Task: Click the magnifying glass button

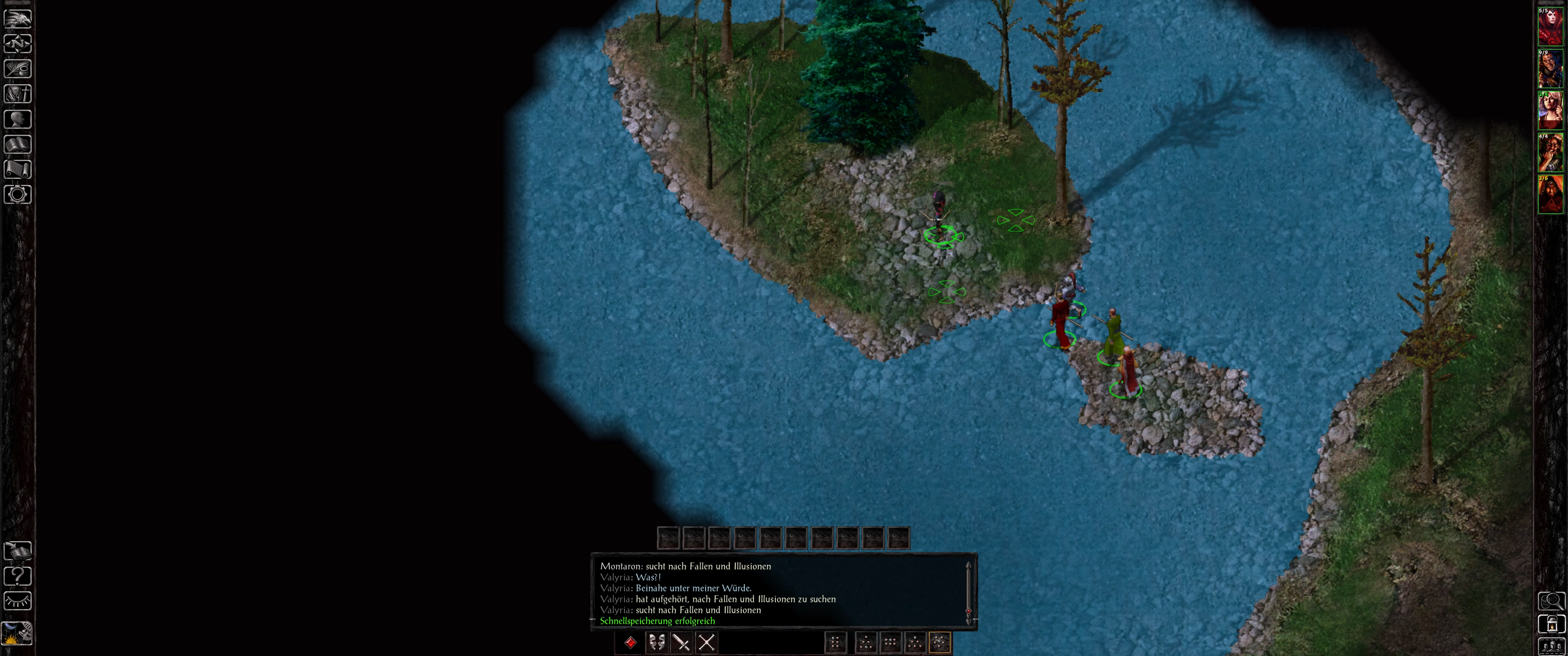Action: click(1551, 601)
